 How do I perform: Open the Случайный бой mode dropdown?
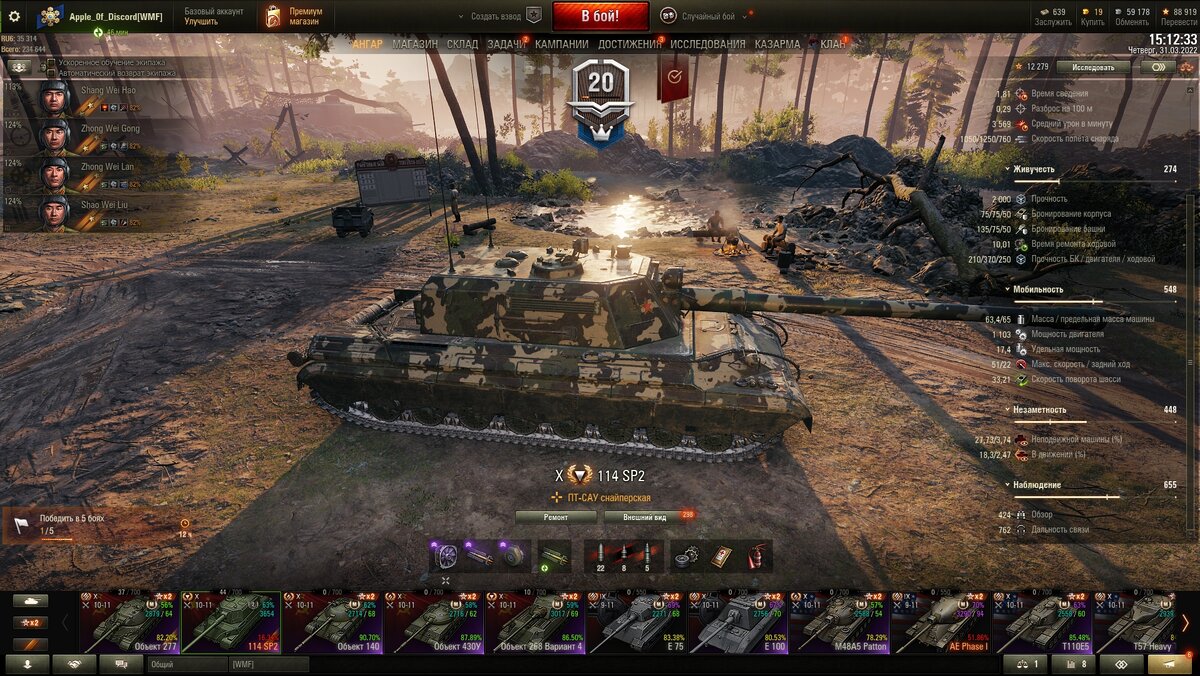point(708,16)
